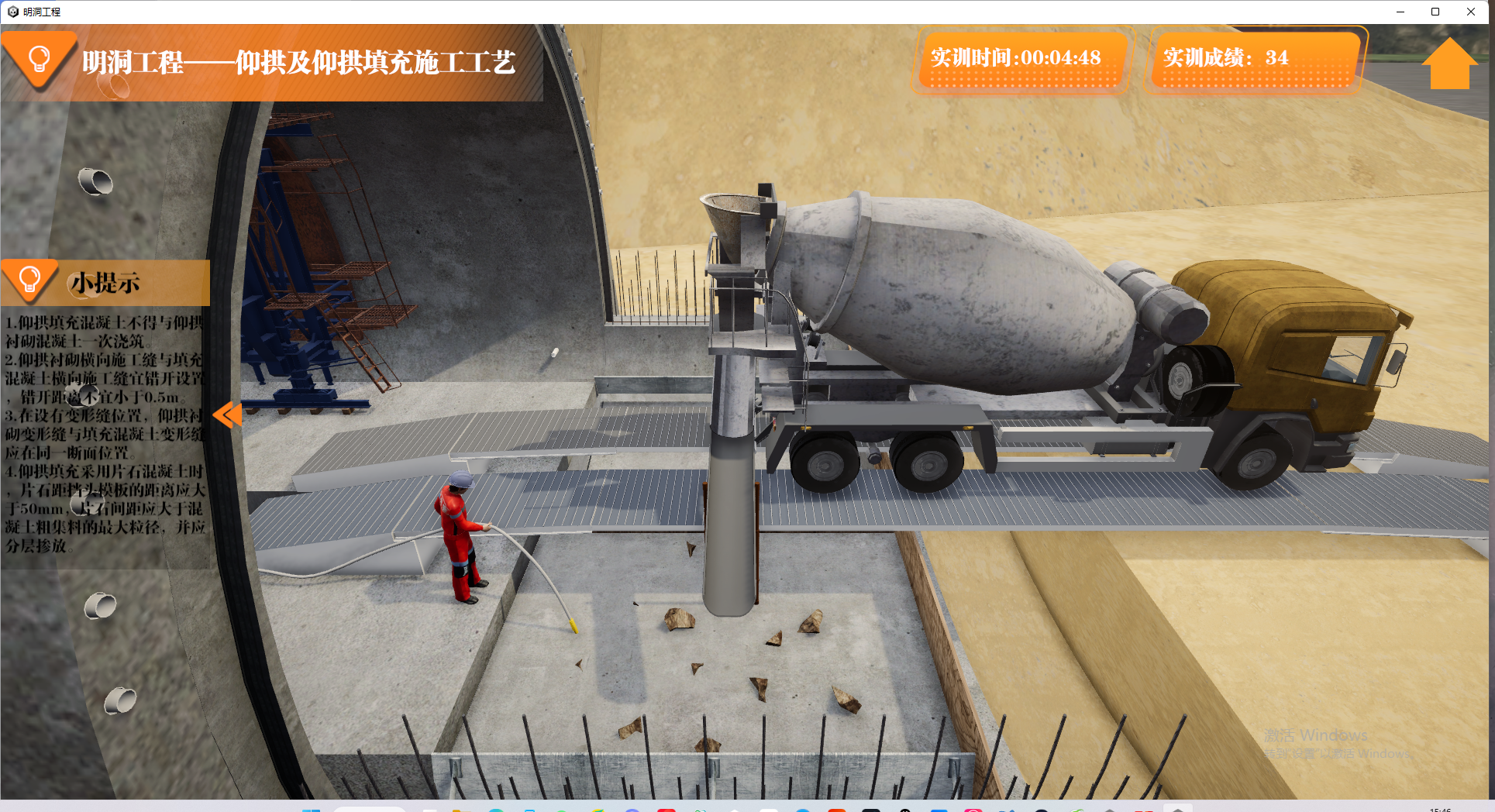Screen dimensions: 1495x812
Task: Maximize the game window
Action: click(1435, 12)
